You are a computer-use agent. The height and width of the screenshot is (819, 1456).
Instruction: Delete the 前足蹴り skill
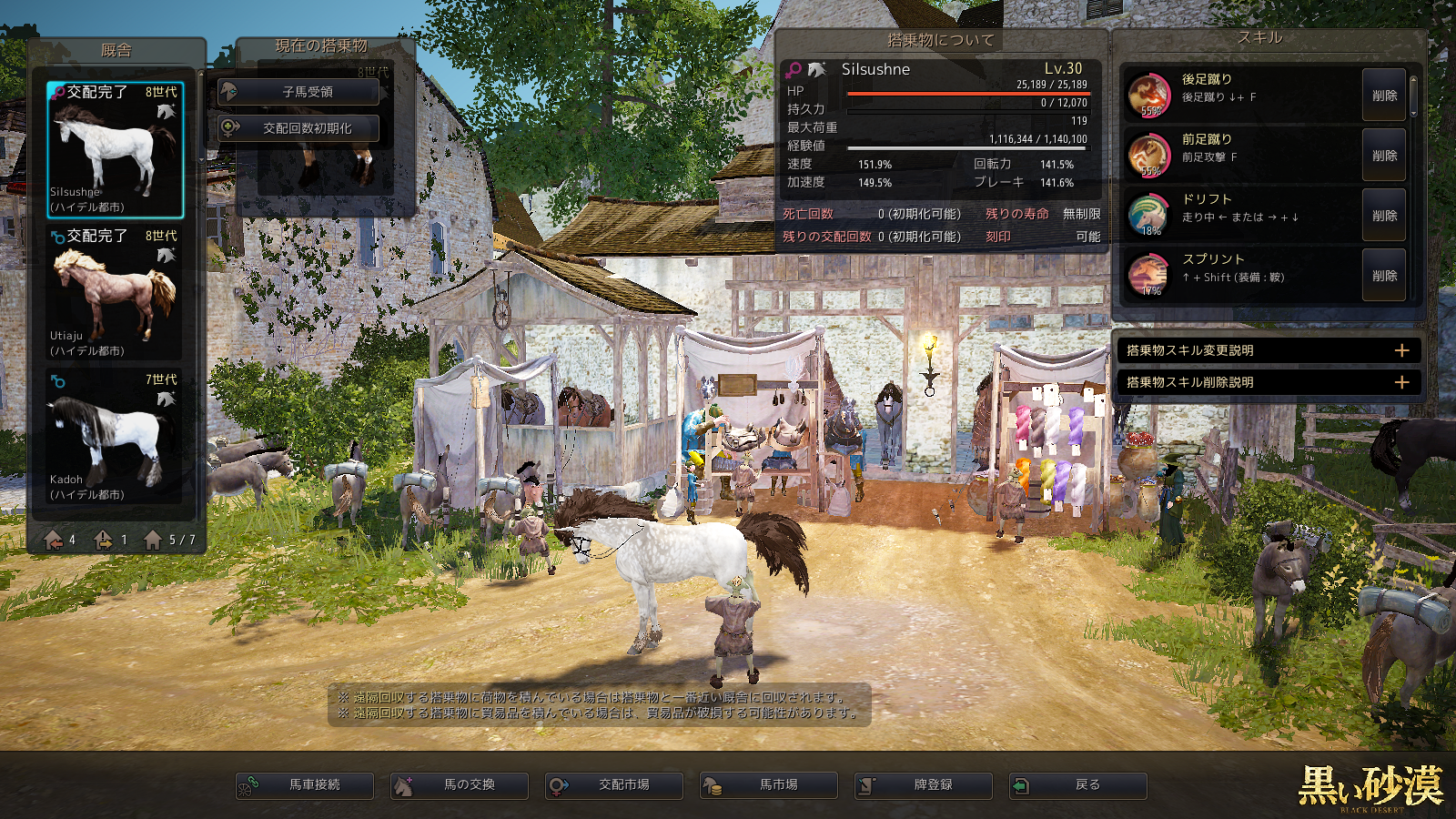1383,156
